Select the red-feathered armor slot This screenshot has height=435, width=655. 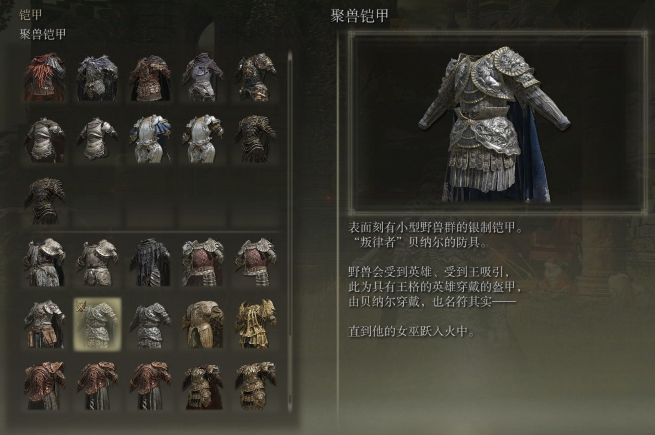tap(45, 76)
